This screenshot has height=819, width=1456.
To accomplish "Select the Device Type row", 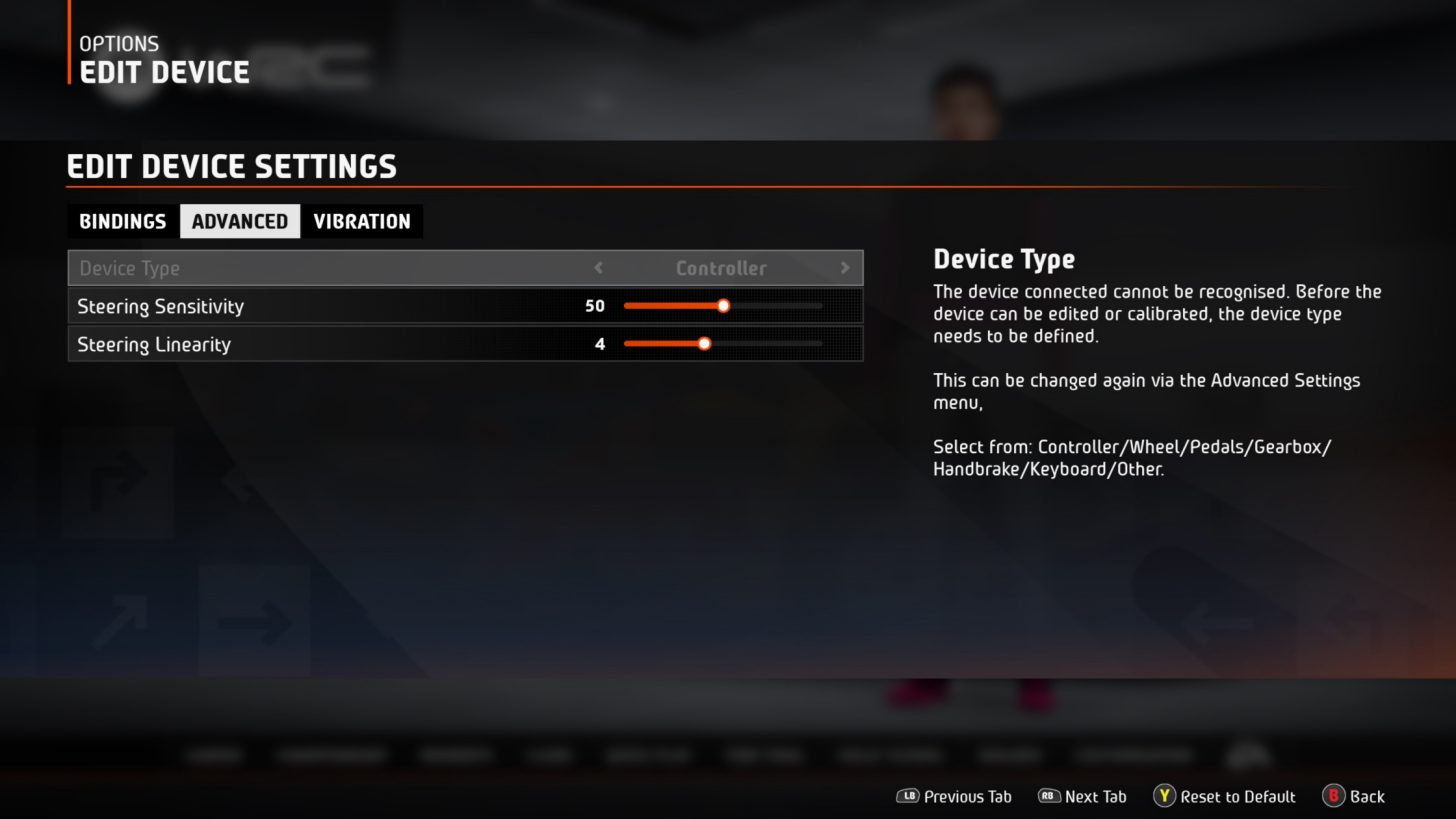I will 300,268.
